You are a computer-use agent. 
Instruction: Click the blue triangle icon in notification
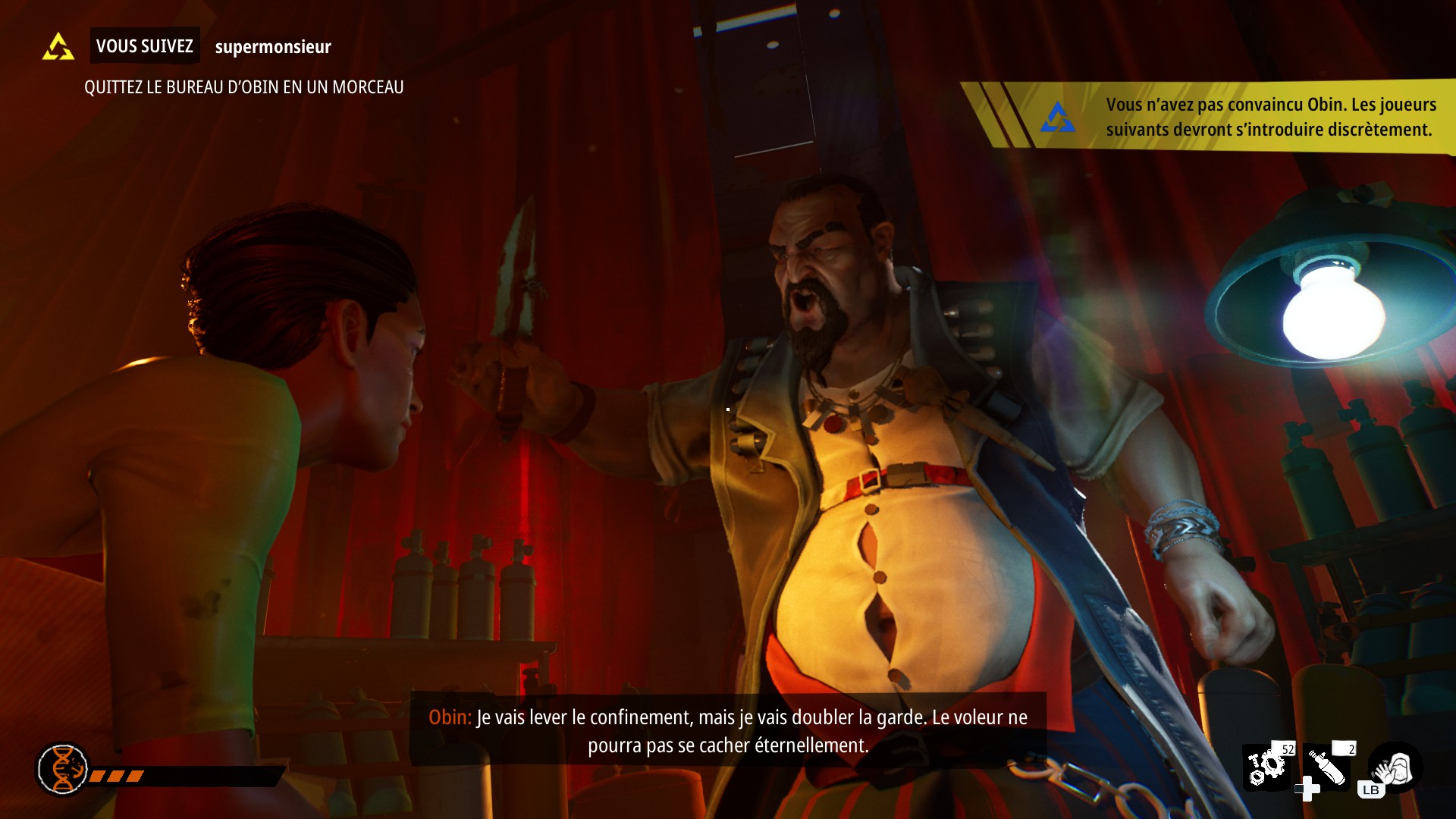[1057, 118]
